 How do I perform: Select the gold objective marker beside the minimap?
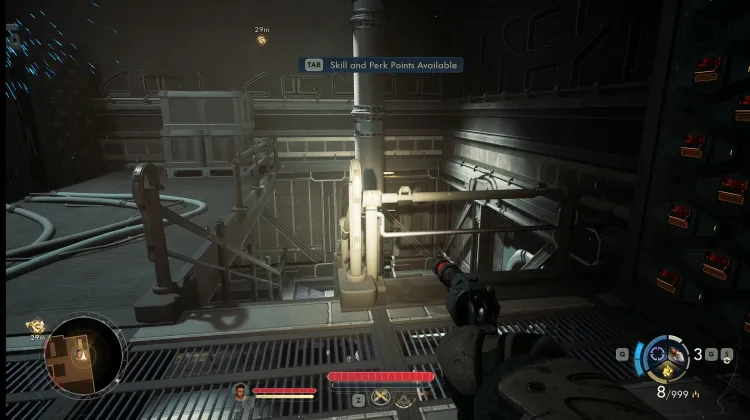tap(37, 326)
